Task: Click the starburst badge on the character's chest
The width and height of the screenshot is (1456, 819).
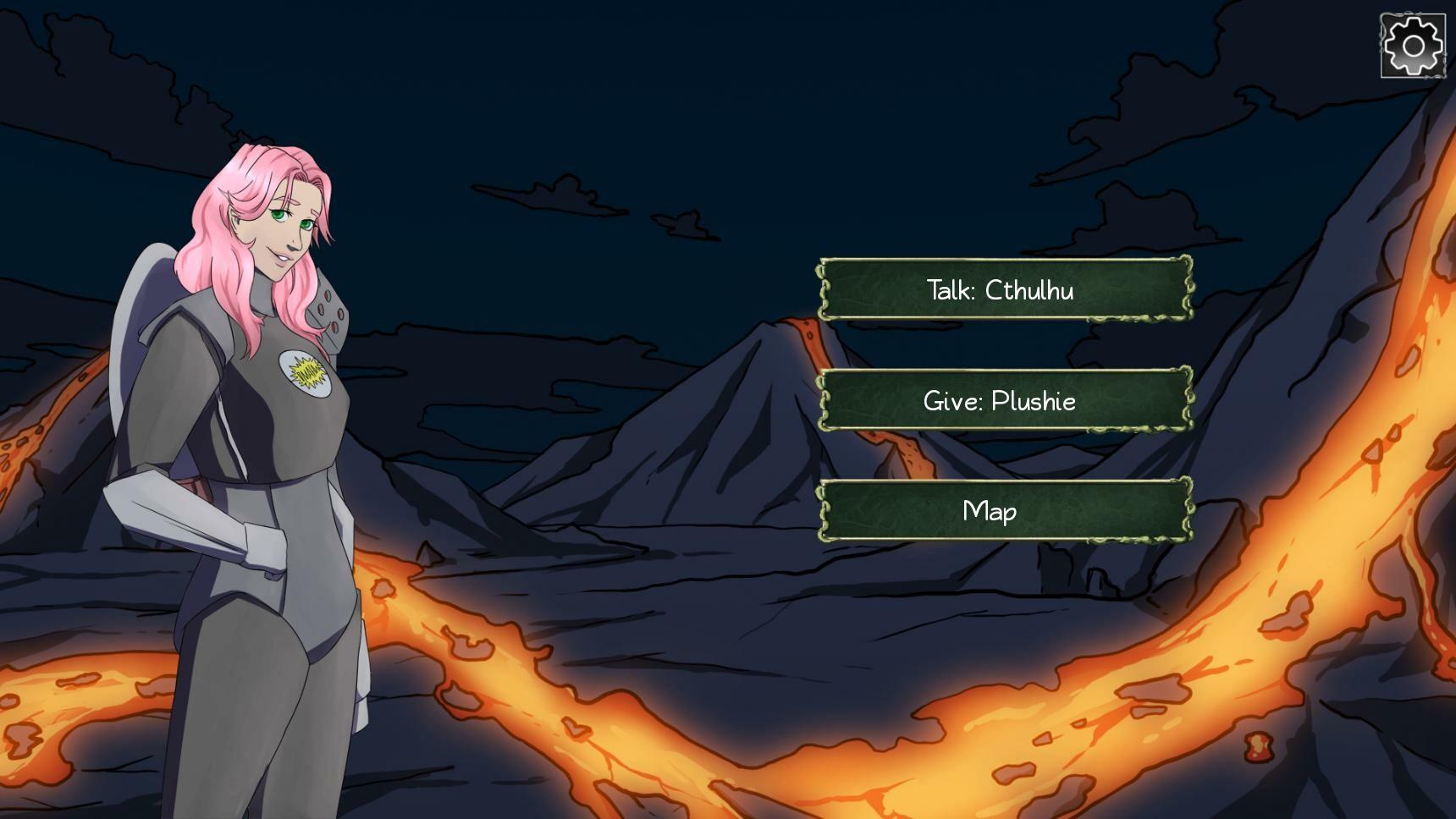Action: (305, 373)
